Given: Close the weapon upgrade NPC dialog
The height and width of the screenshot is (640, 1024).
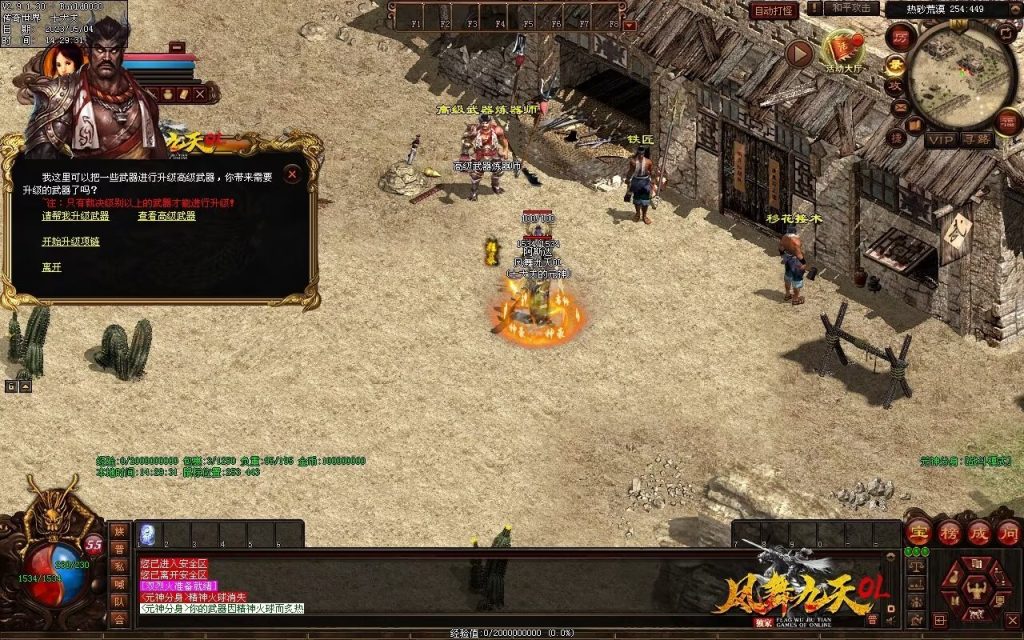Looking at the screenshot, I should click(292, 174).
